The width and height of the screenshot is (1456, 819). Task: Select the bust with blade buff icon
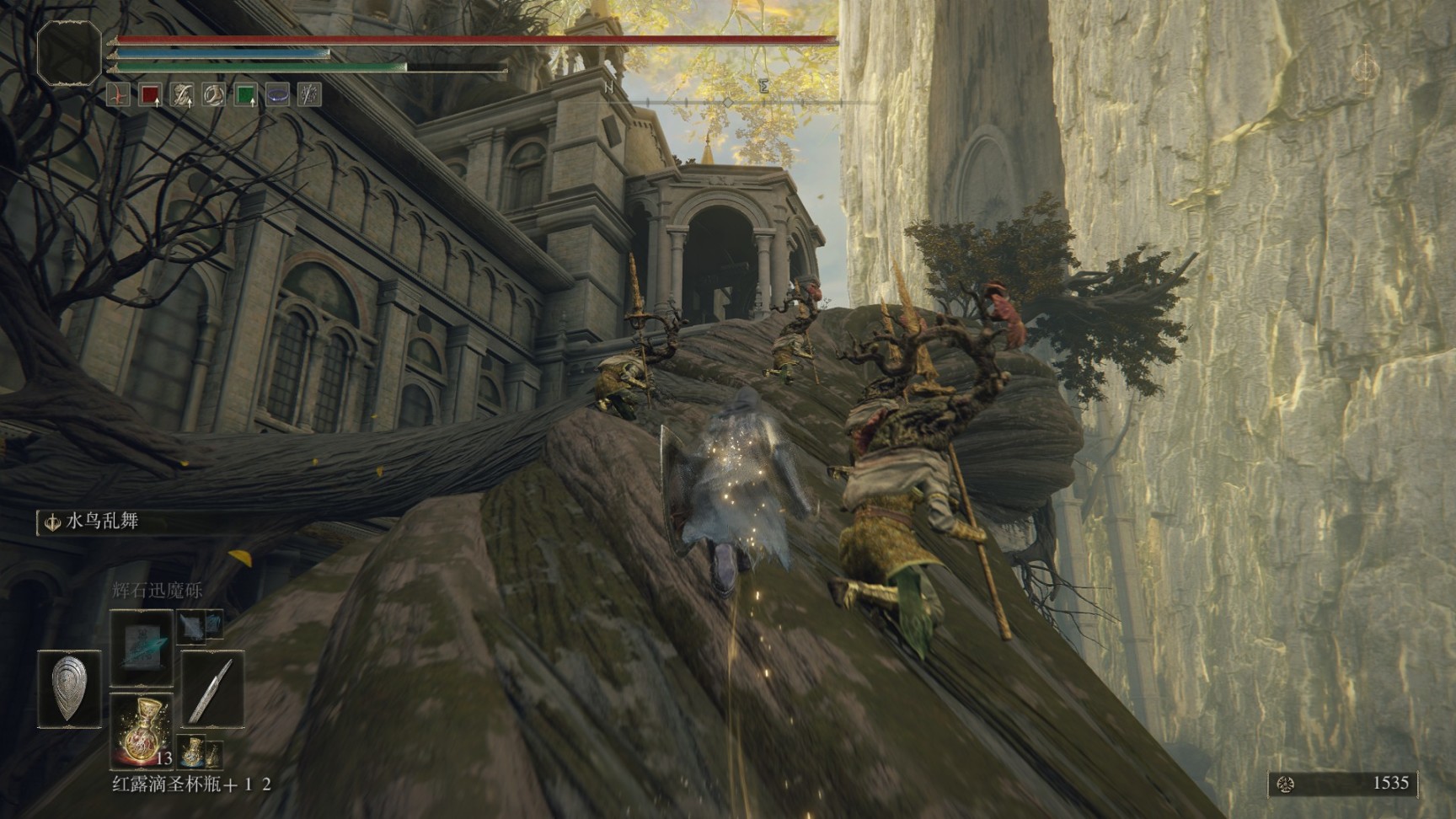pyautogui.click(x=182, y=95)
